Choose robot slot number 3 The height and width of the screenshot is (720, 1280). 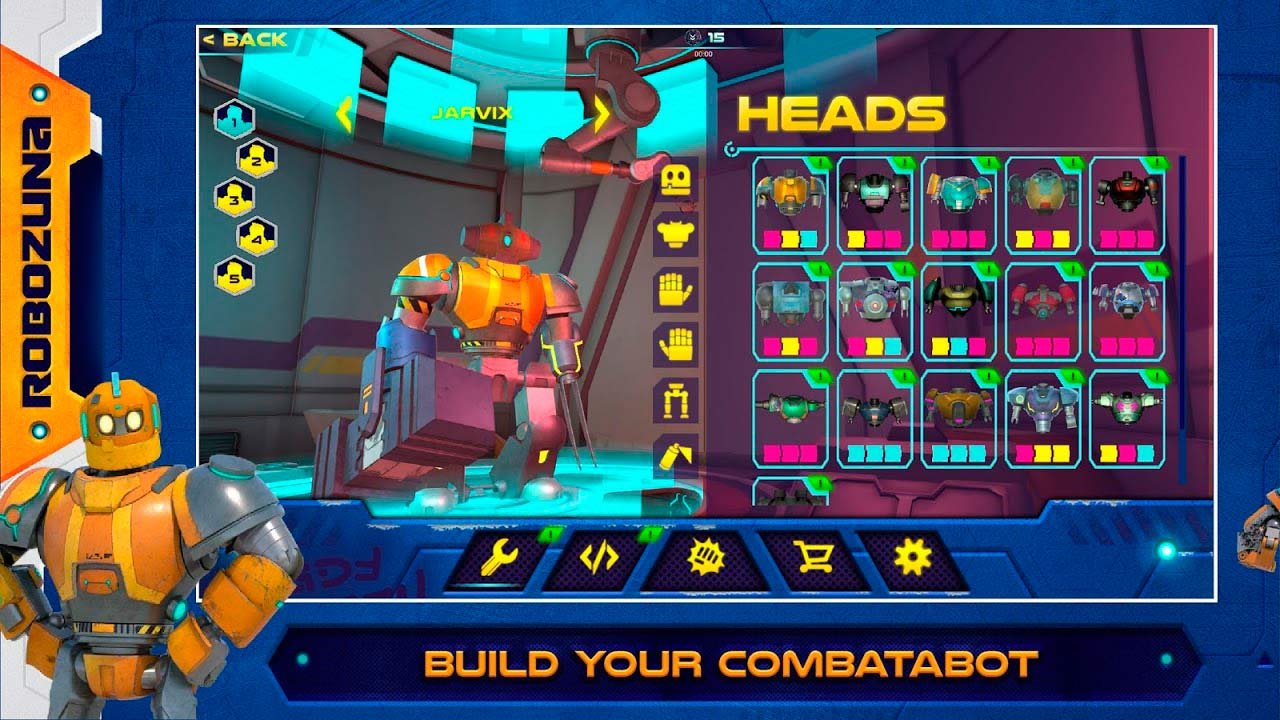pos(234,198)
